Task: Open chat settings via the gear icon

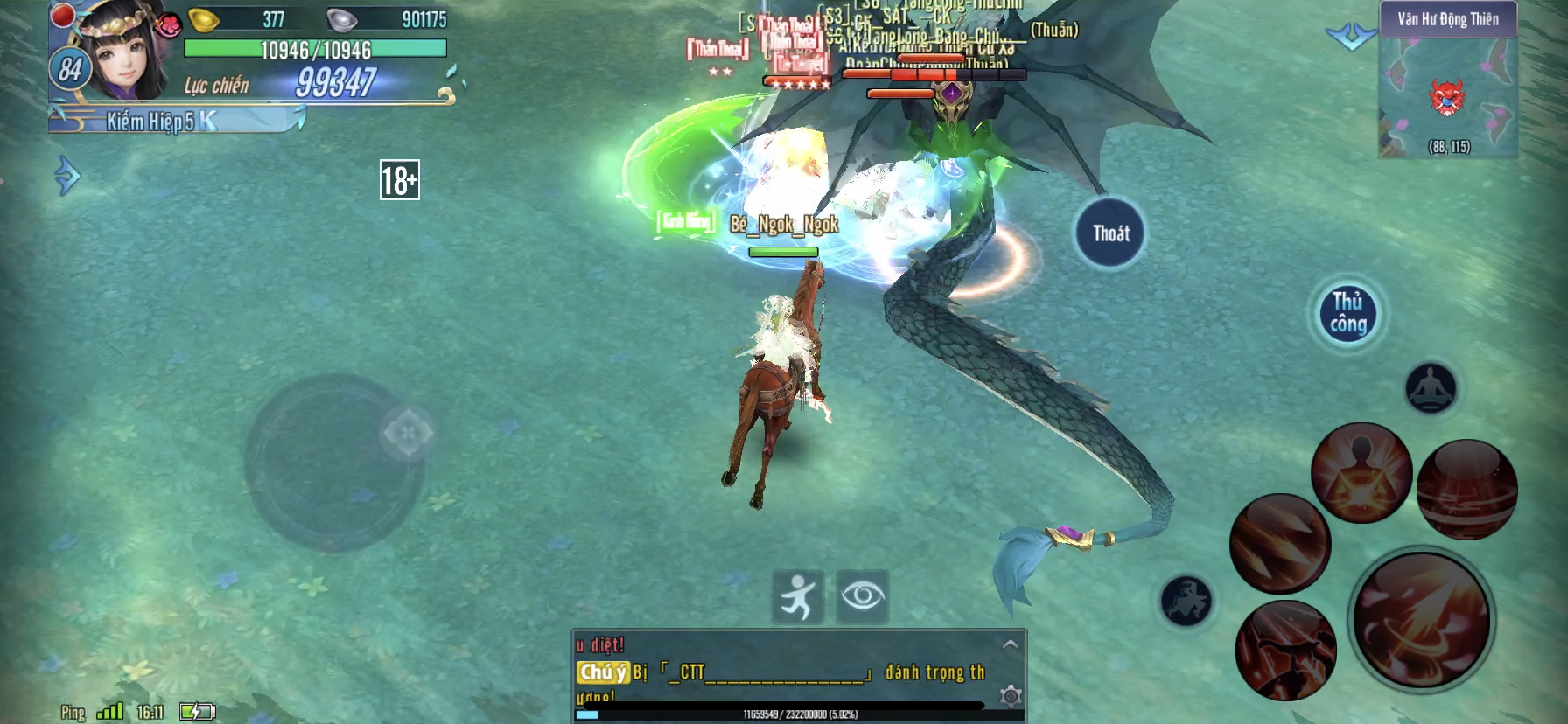Action: click(x=1011, y=696)
